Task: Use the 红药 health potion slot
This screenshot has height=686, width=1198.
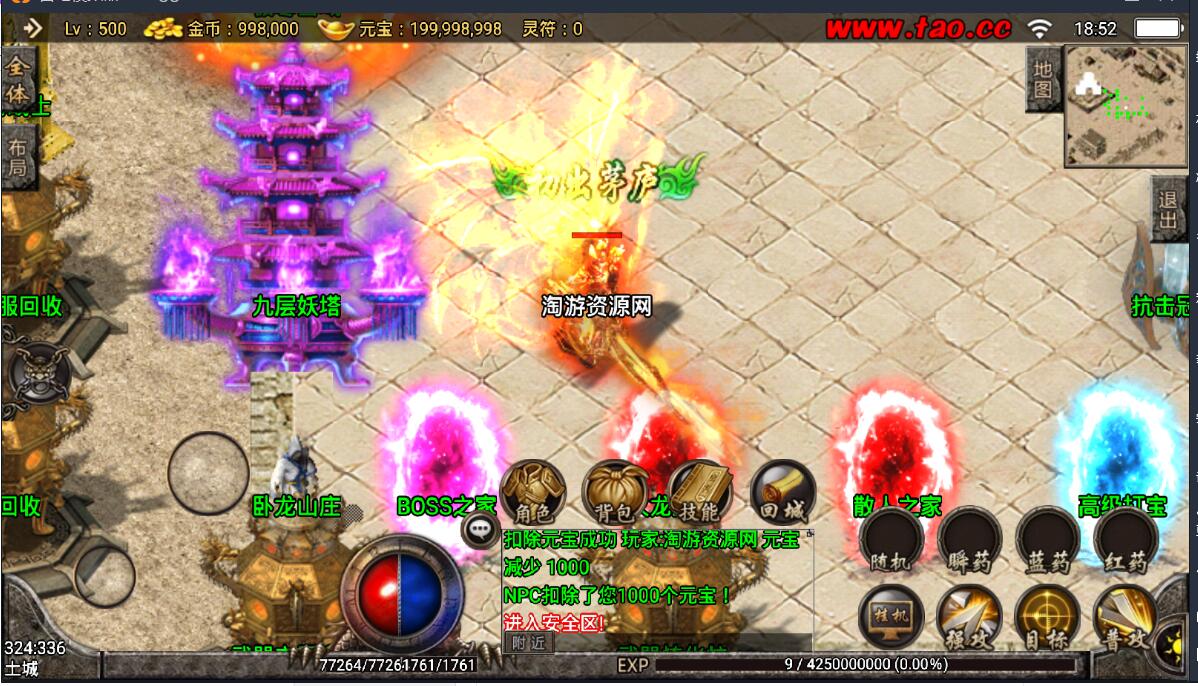Action: pos(1125,540)
